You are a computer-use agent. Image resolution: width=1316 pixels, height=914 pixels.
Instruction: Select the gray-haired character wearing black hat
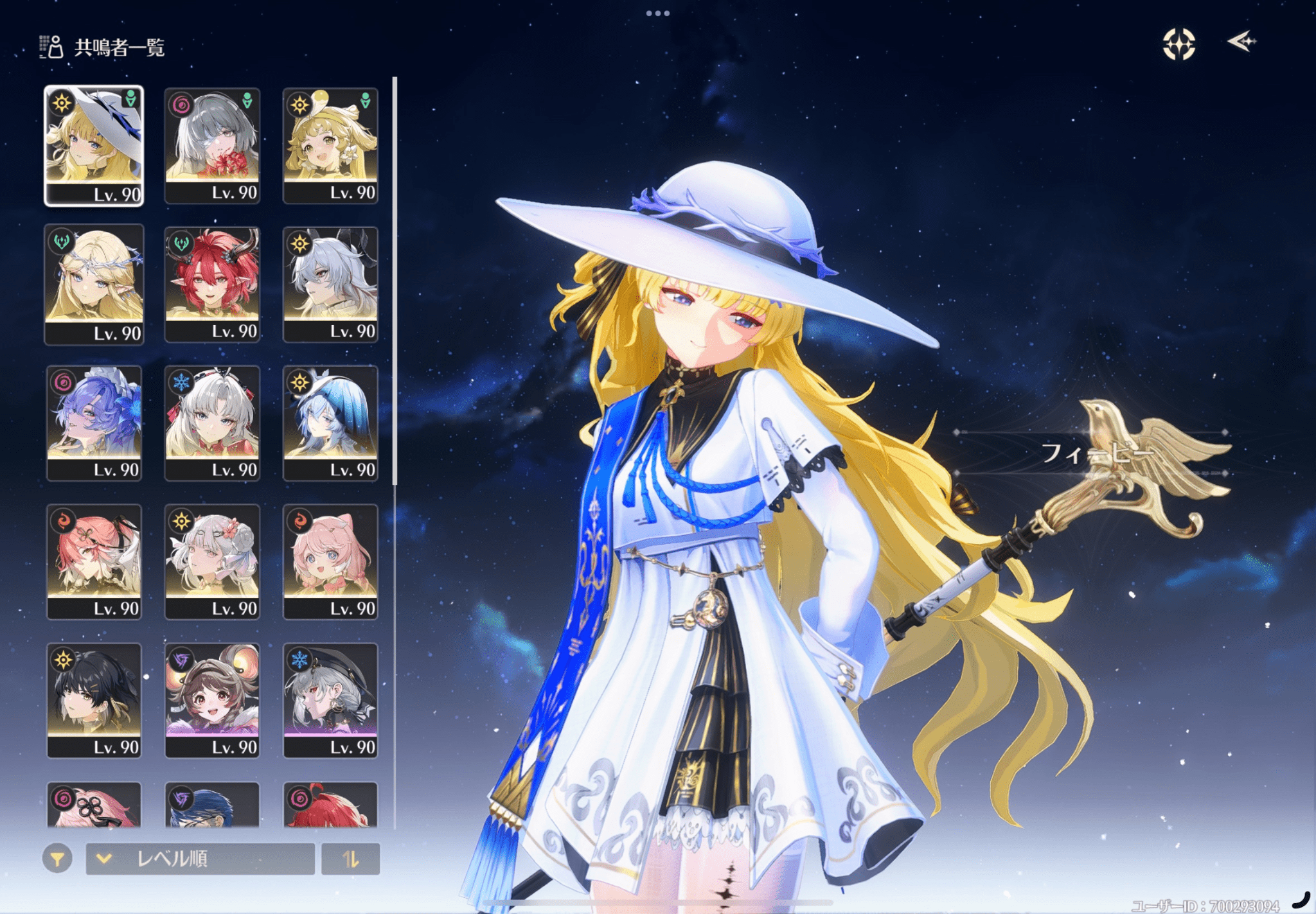(x=330, y=700)
